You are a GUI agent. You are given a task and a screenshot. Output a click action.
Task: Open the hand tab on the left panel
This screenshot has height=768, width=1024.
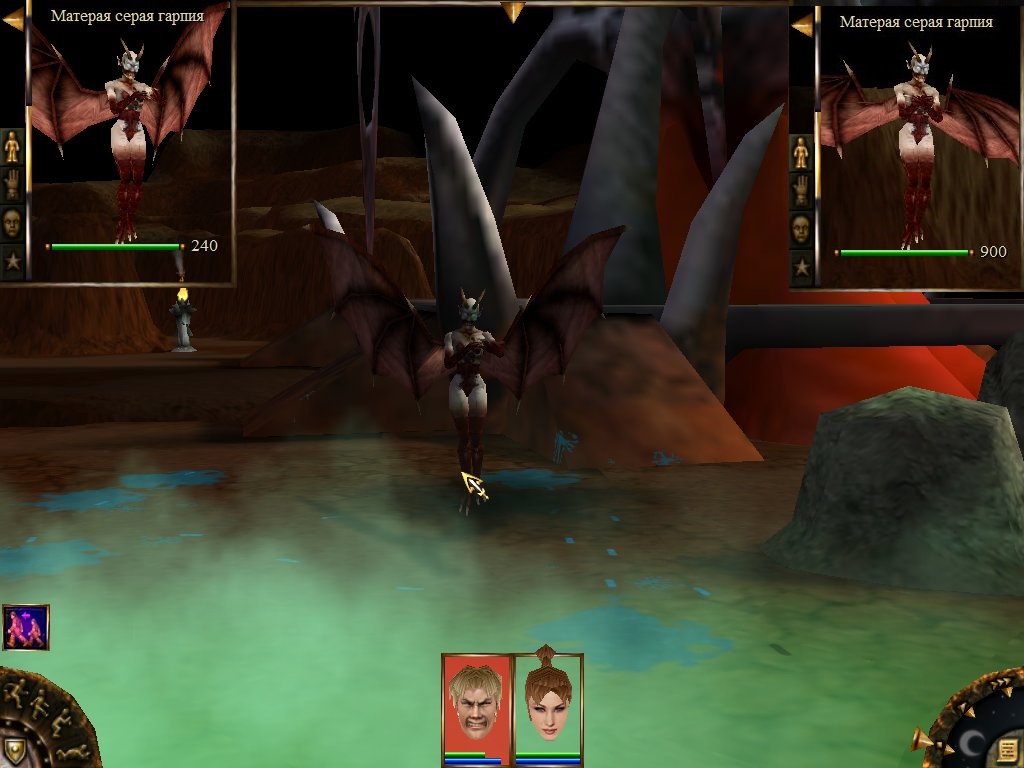[12, 184]
